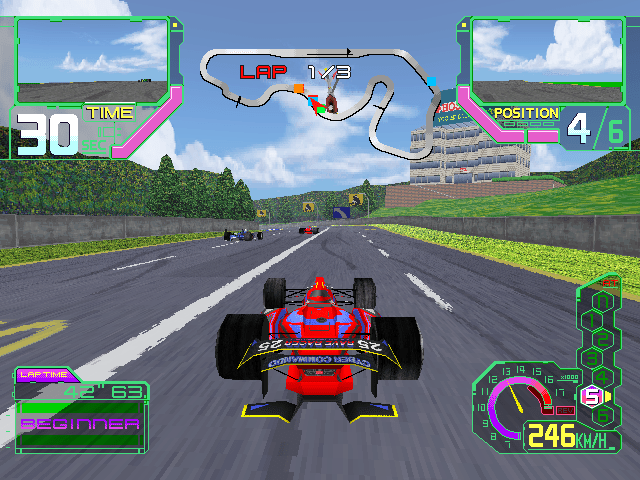Select the cyan marker on the track map
Image resolution: width=640 pixels, height=480 pixels.
coord(432,79)
